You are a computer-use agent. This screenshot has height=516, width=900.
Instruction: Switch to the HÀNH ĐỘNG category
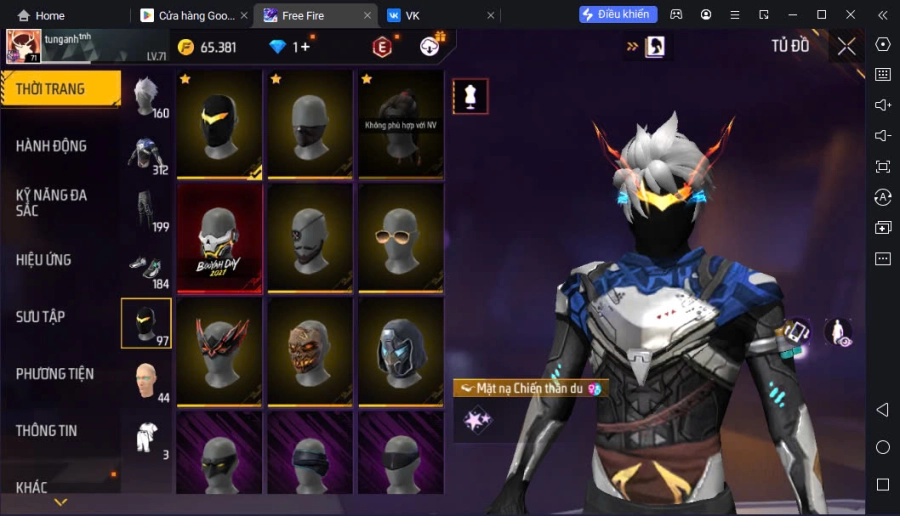click(x=60, y=146)
